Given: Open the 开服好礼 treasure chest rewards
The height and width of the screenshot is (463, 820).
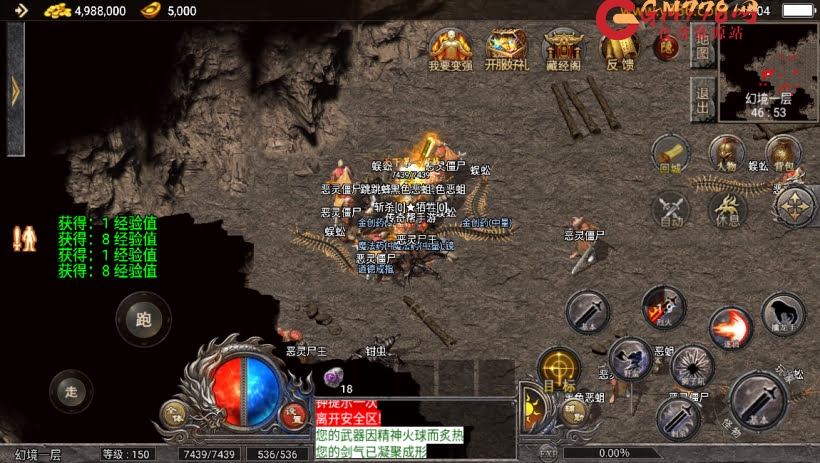Looking at the screenshot, I should 507,47.
